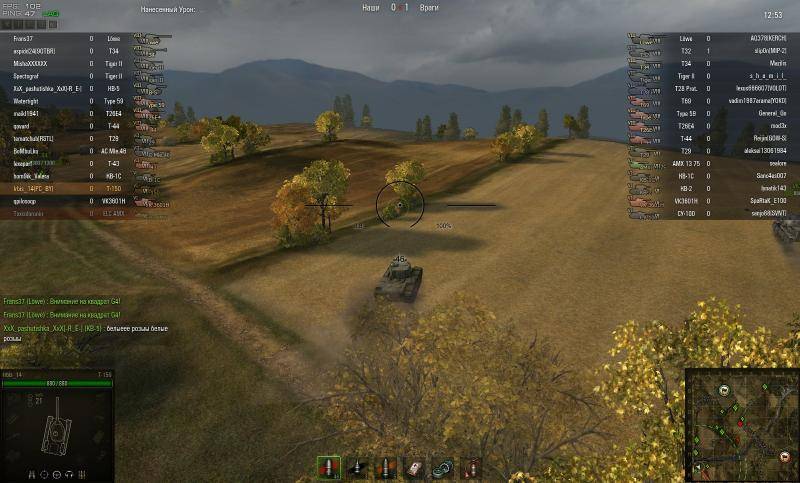Use the fire extinguisher consumable

coord(470,467)
